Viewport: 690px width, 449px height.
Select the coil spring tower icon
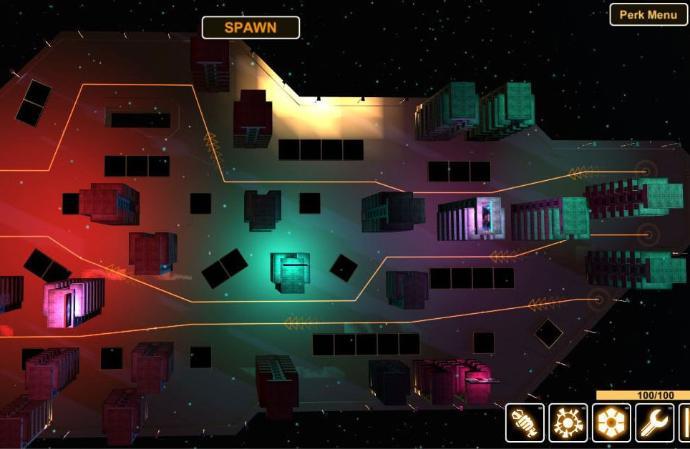click(x=524, y=423)
